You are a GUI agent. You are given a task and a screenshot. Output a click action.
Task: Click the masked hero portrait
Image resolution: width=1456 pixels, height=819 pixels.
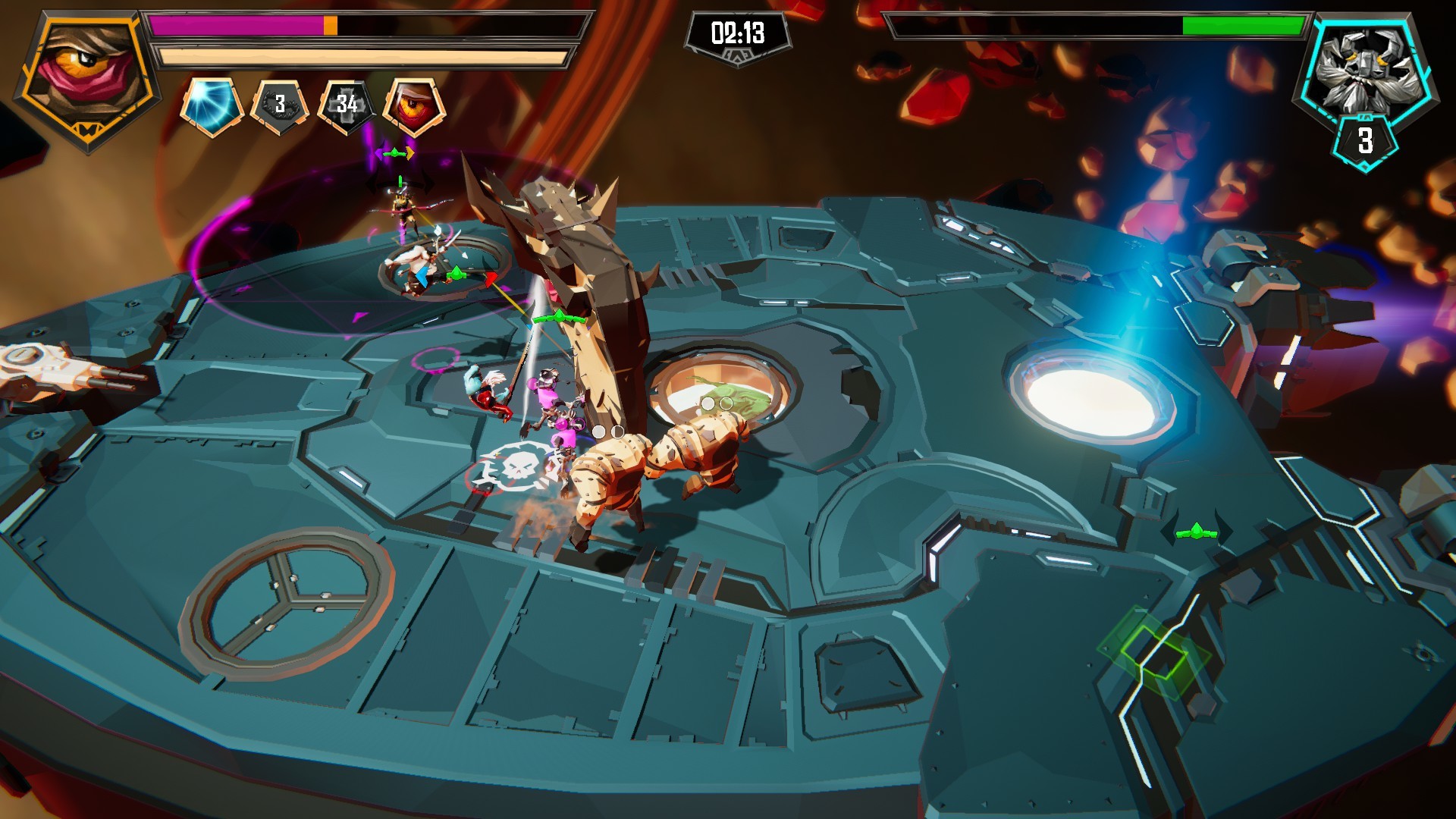coord(88,76)
